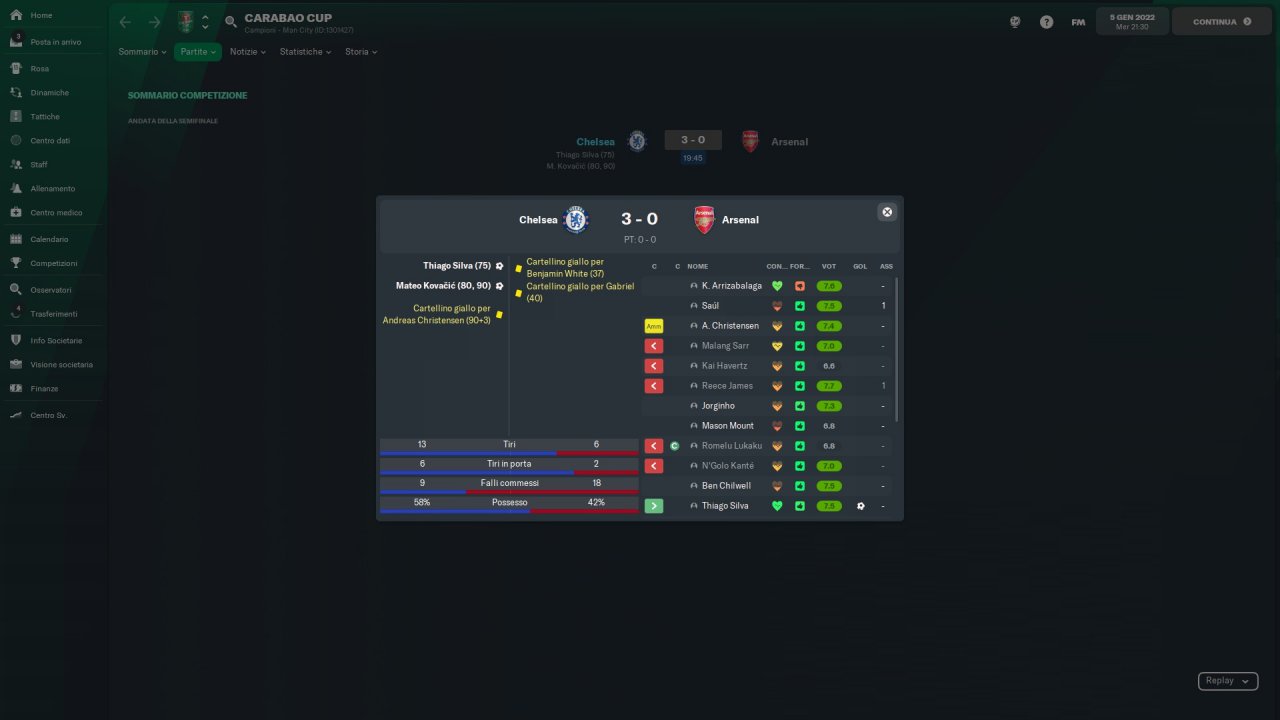Select Romelu Lukaku in the player list
This screenshot has width=1280, height=720.
731,446
